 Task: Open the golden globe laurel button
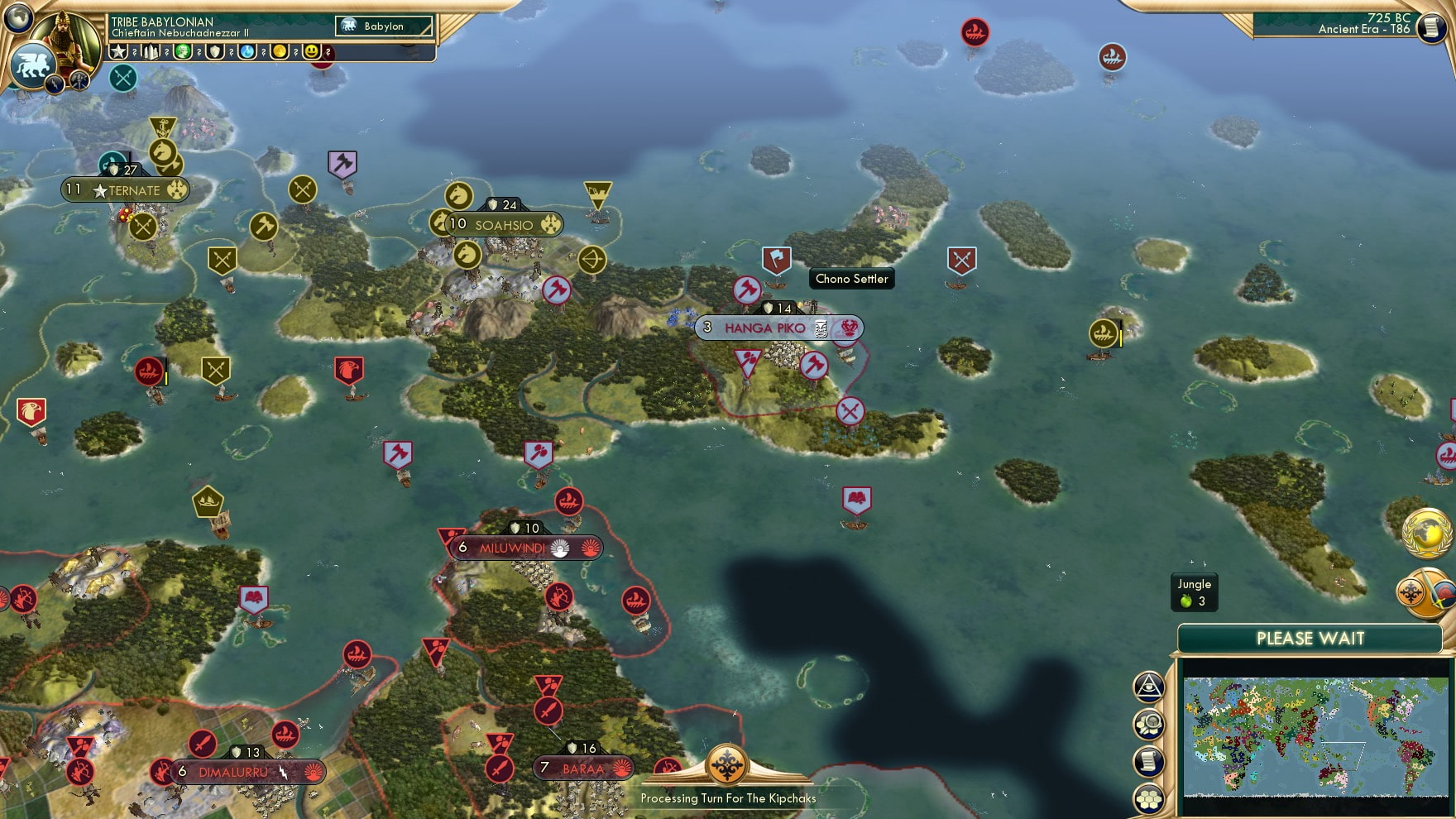[1426, 531]
